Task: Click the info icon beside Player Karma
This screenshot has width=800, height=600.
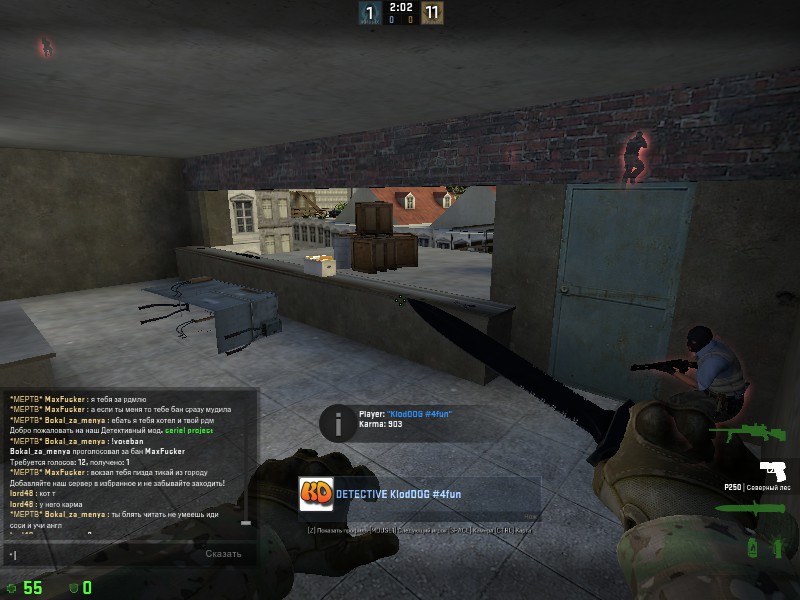Action: tap(339, 420)
